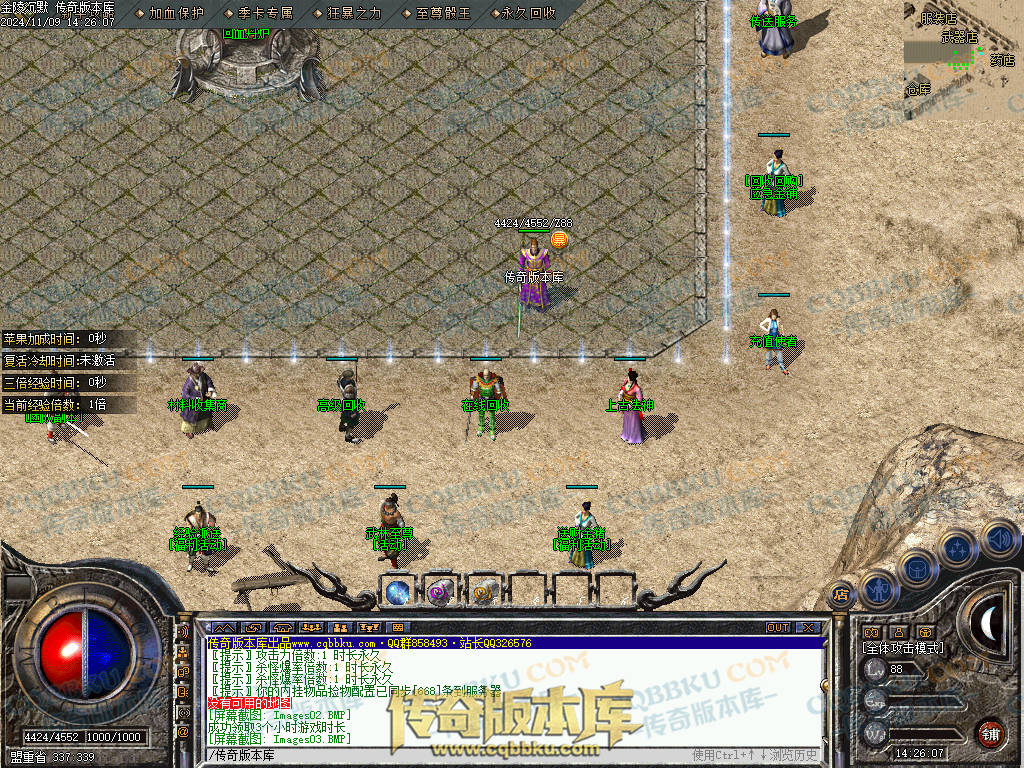Open the 店 shop round button

[841, 594]
